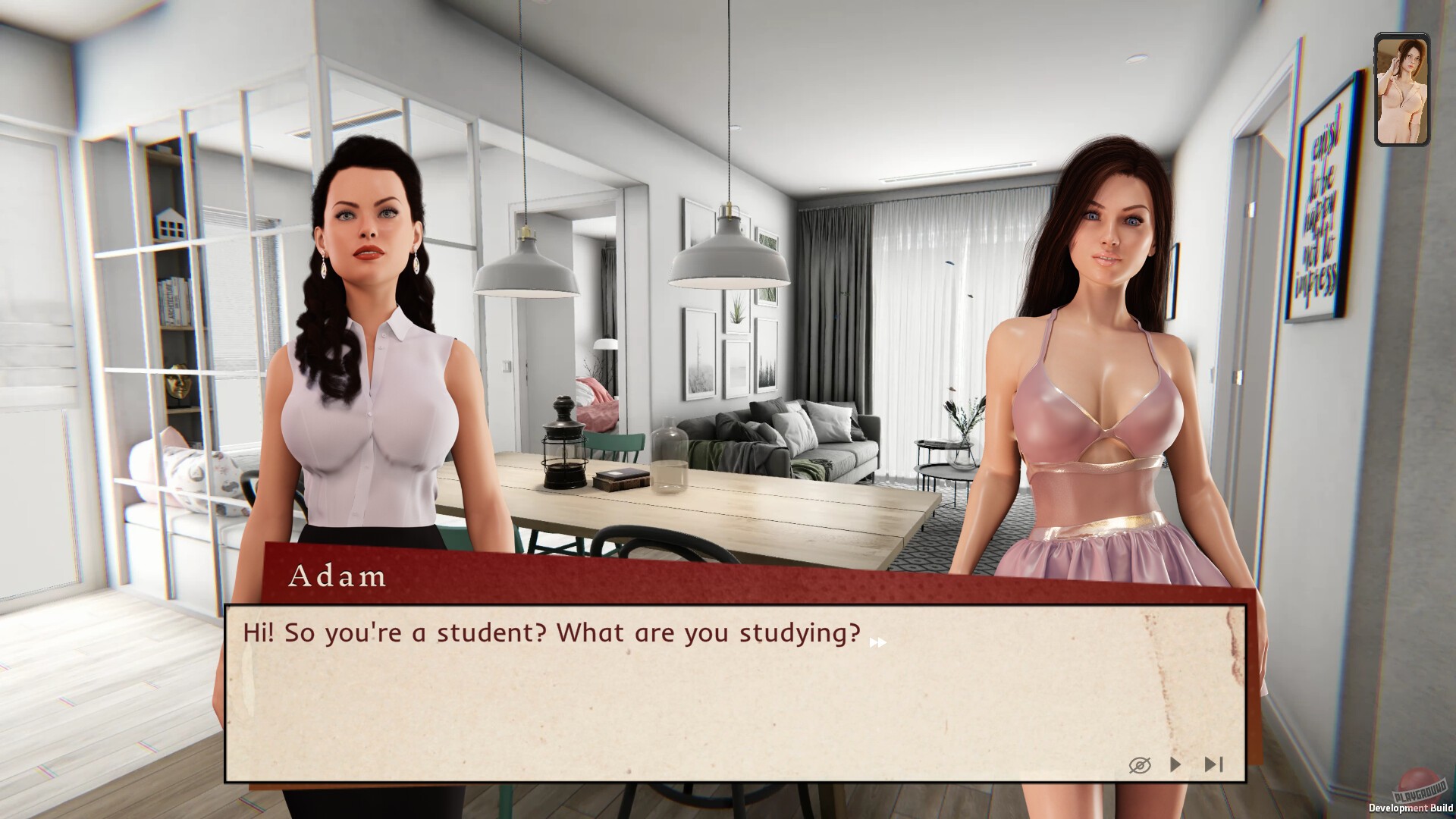Click the glass vase on the dining table

(x=670, y=455)
